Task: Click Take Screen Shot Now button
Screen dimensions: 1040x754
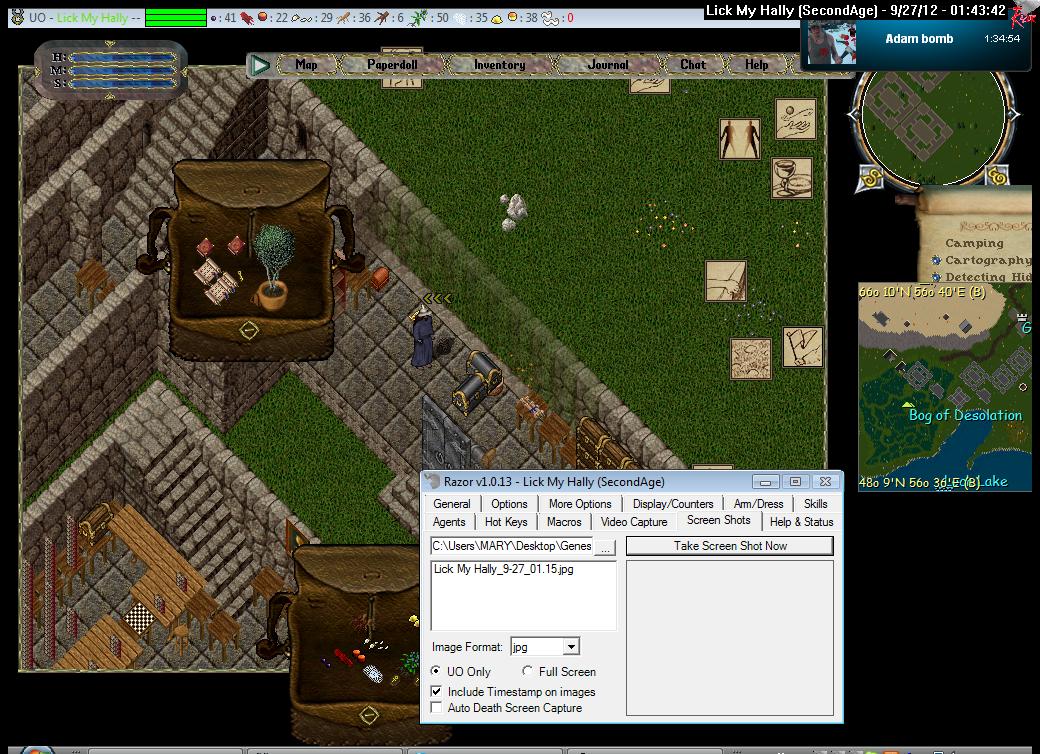Action: [730, 546]
